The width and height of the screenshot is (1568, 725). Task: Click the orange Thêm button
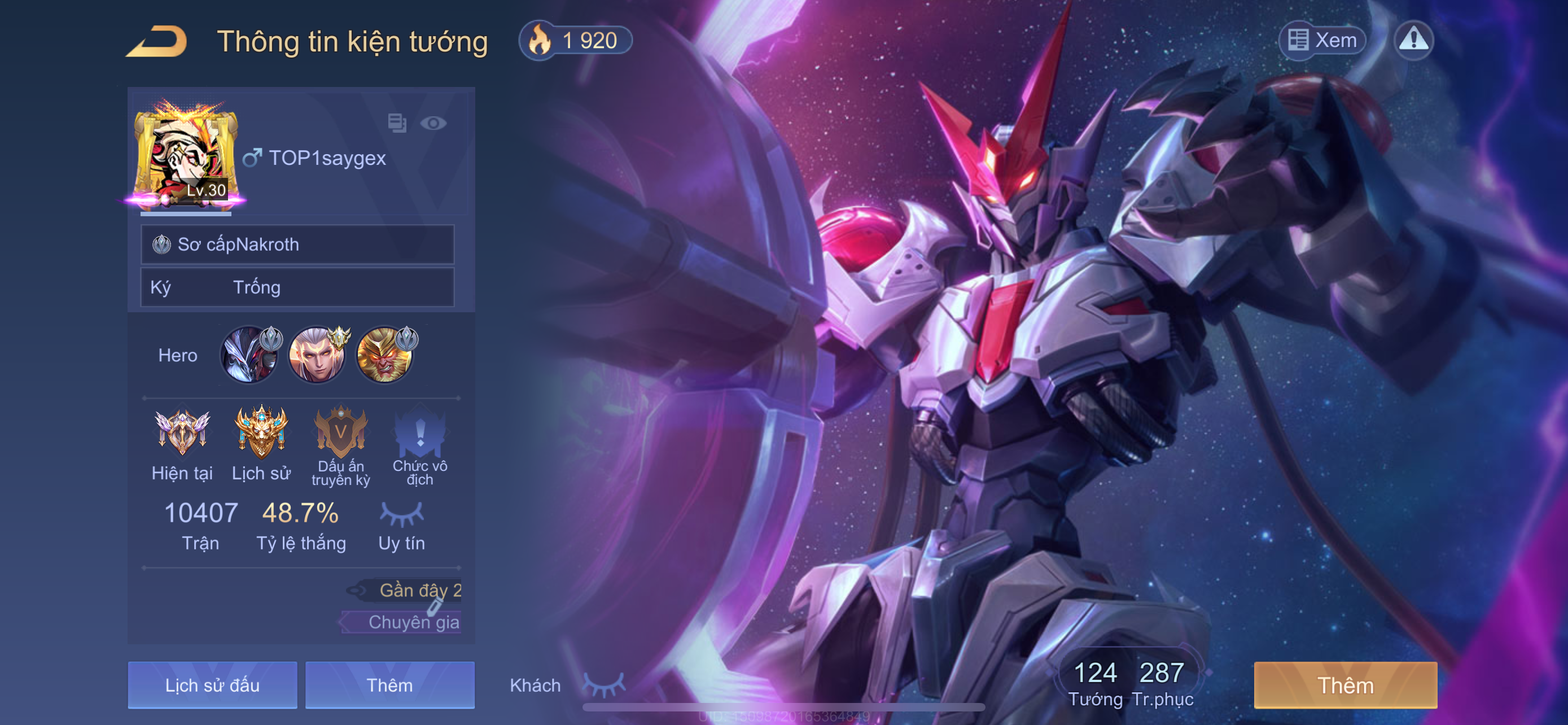click(1345, 685)
